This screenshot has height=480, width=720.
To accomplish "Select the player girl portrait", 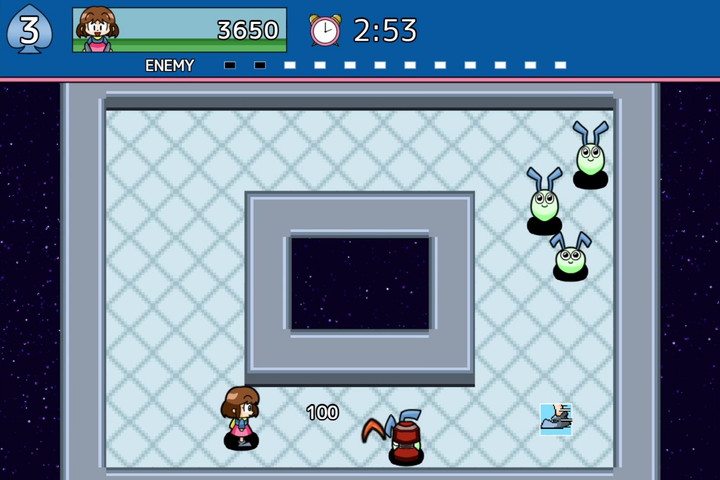I will tap(97, 29).
